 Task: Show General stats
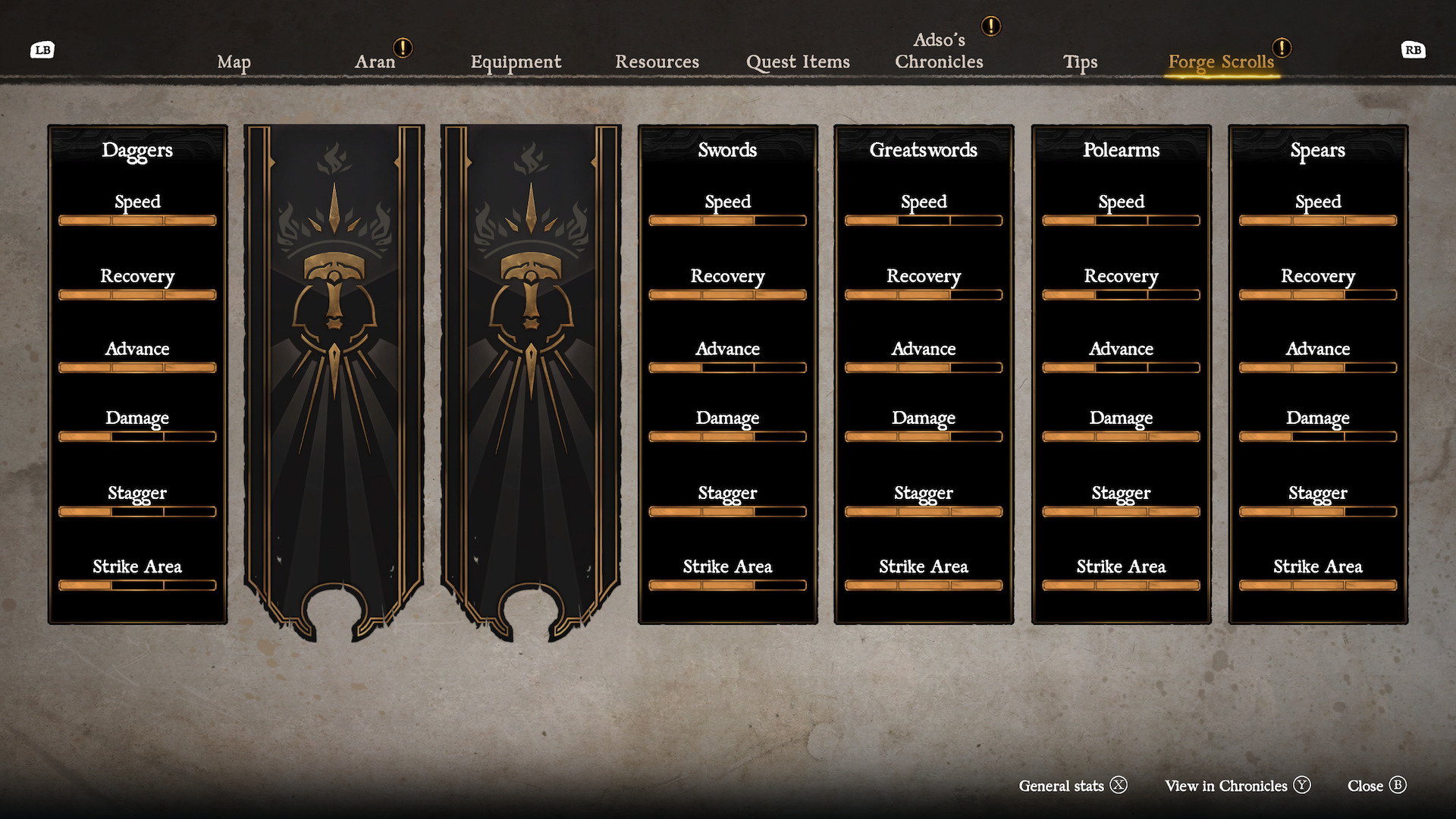(x=1072, y=786)
